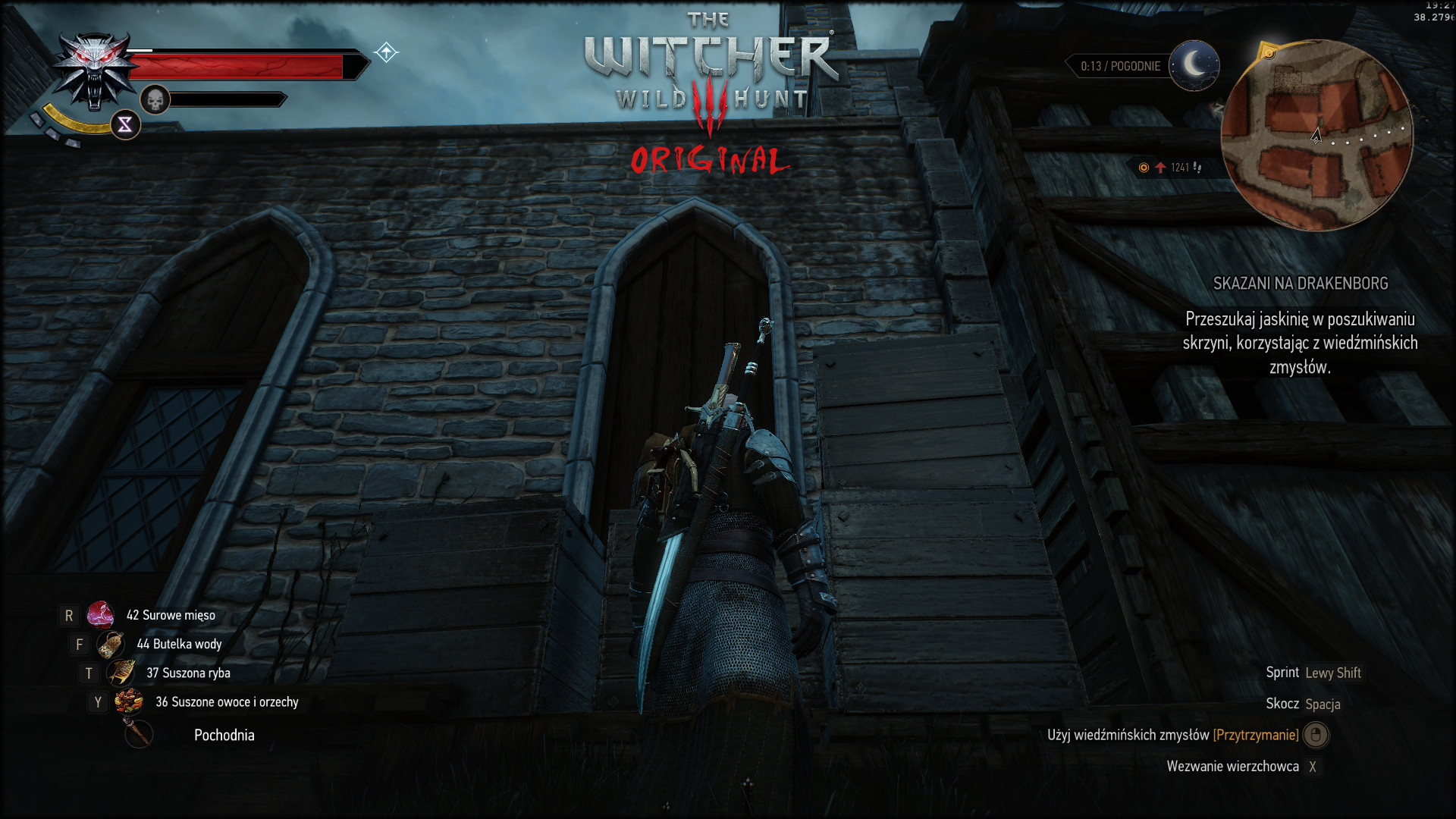Screen dimensions: 1456x819
Task: Click the skull toxicity icon
Action: [x=155, y=99]
